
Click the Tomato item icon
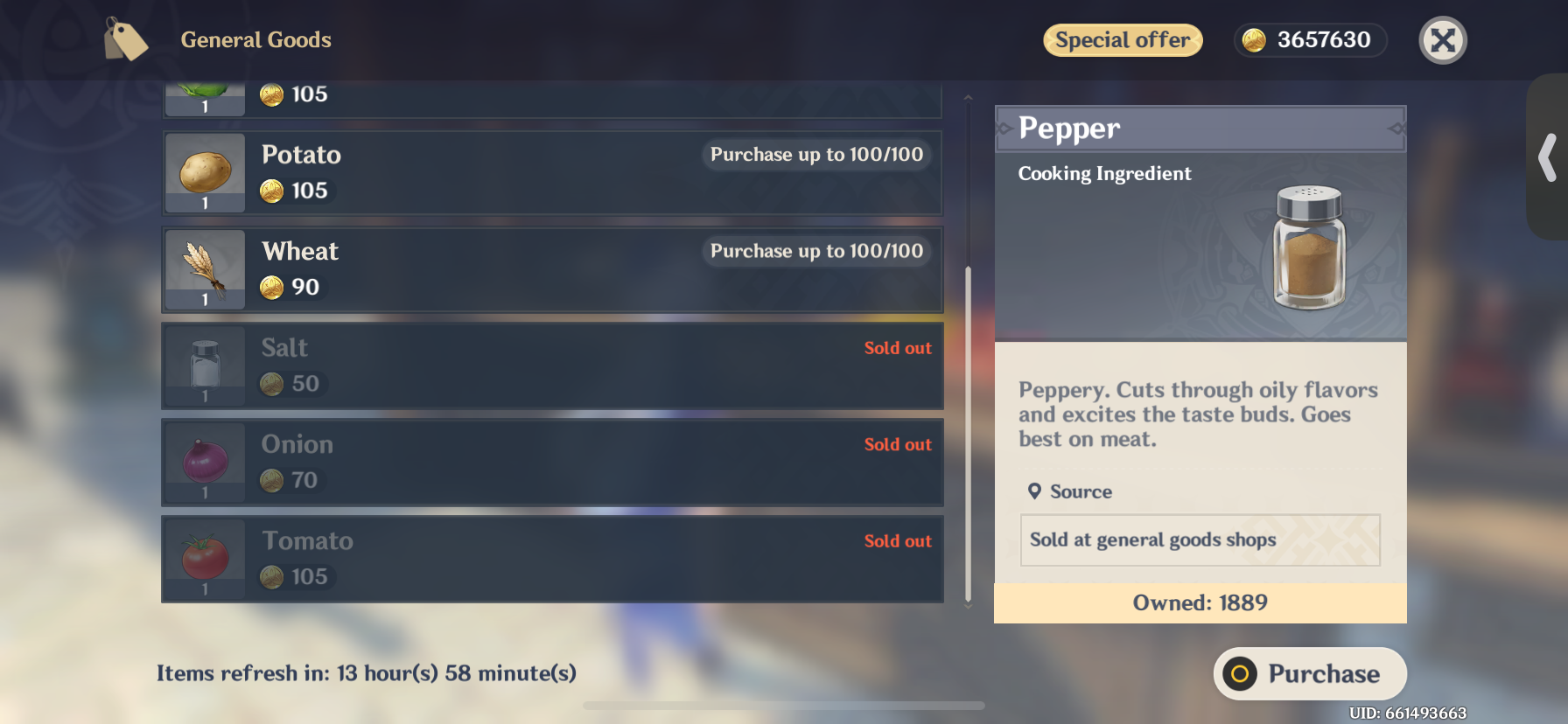click(204, 559)
